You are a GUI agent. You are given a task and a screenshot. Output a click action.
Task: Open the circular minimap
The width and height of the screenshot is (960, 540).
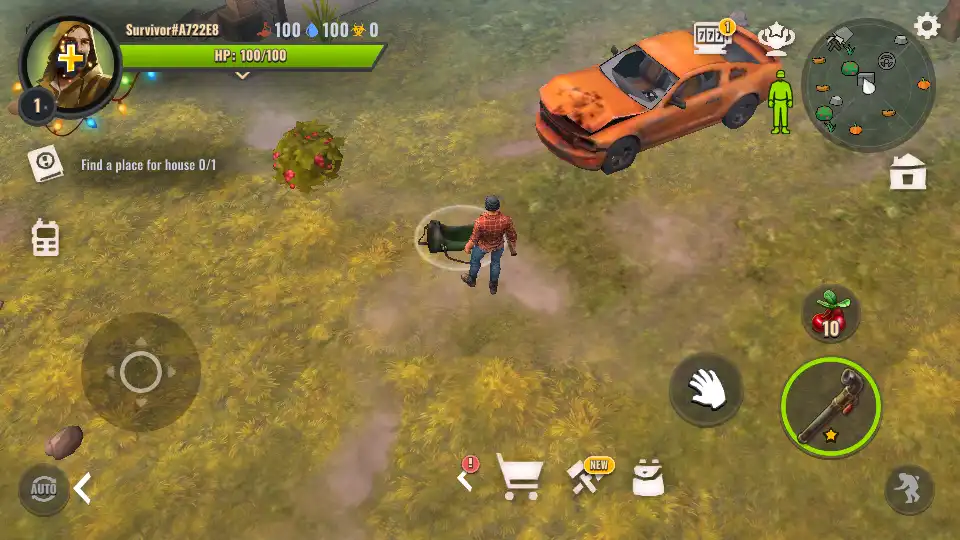868,84
